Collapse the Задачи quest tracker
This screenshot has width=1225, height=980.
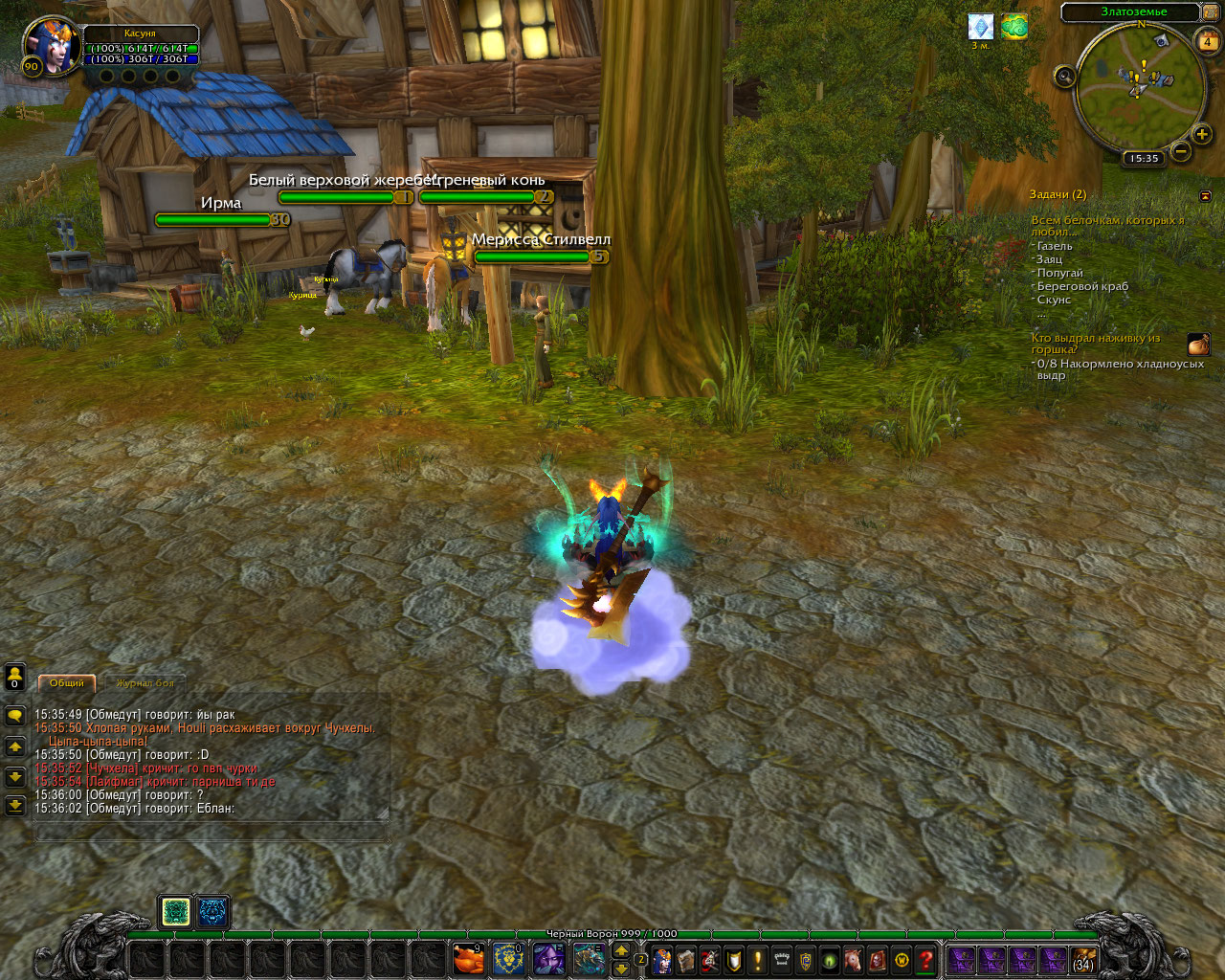click(1205, 195)
